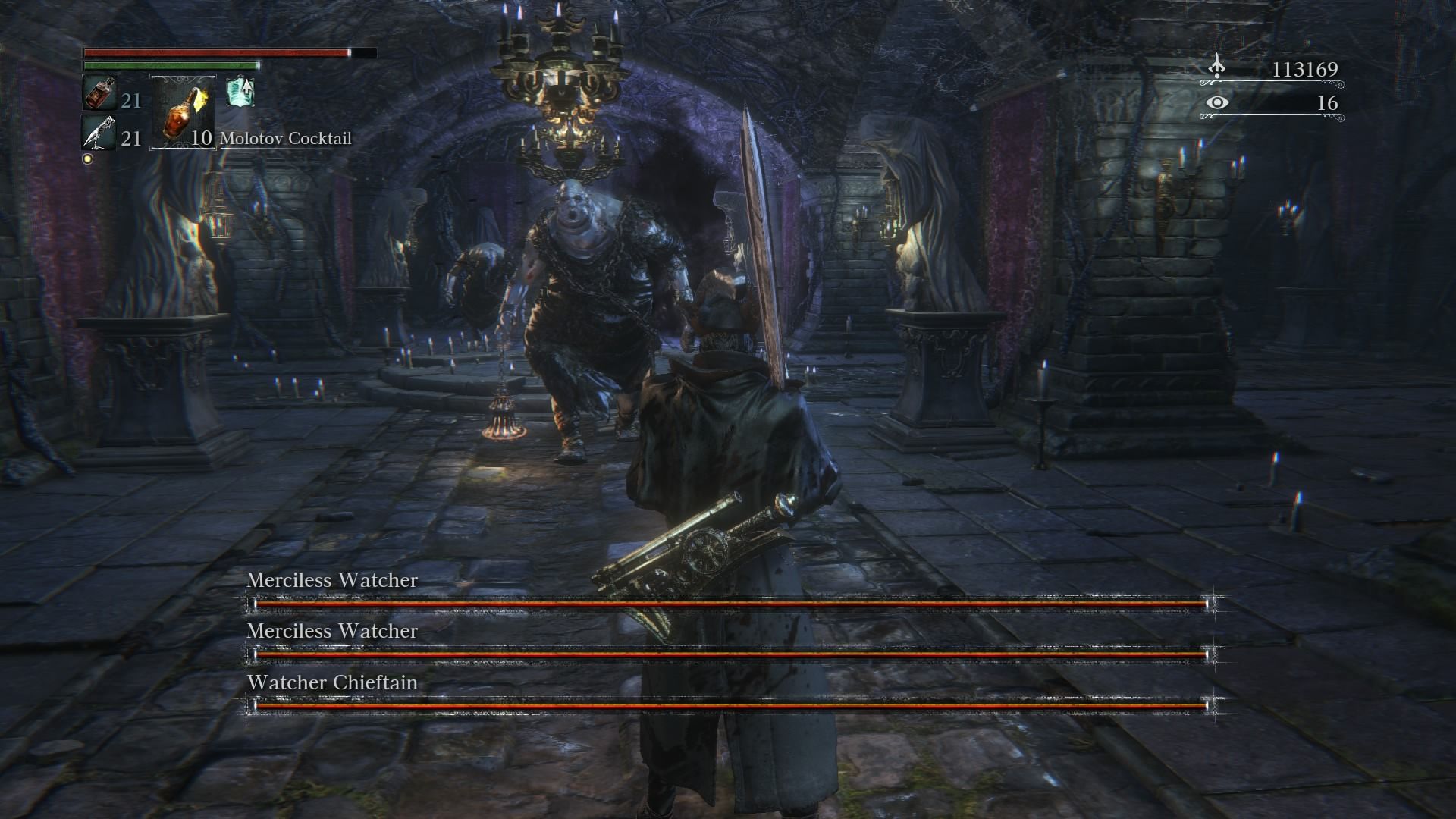This screenshot has width=1456, height=819.
Task: Select the Merciless Watcher name label
Action: point(329,582)
